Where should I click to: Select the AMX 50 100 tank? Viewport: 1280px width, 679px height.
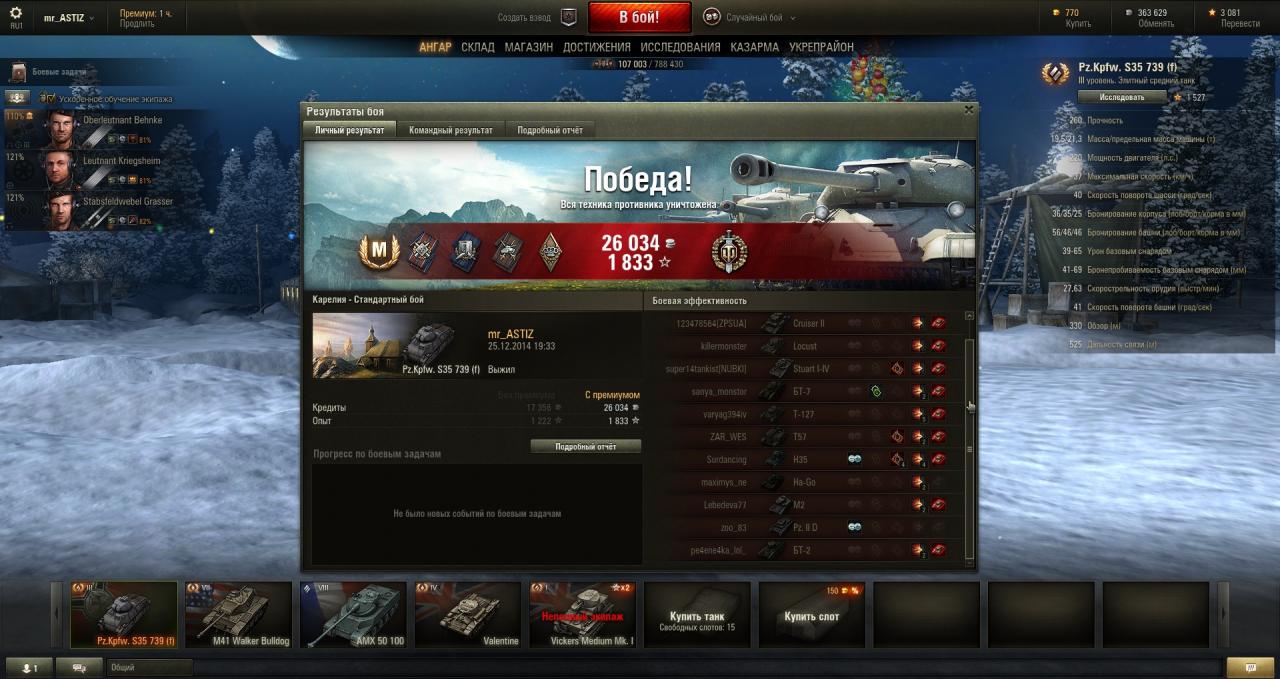(353, 615)
